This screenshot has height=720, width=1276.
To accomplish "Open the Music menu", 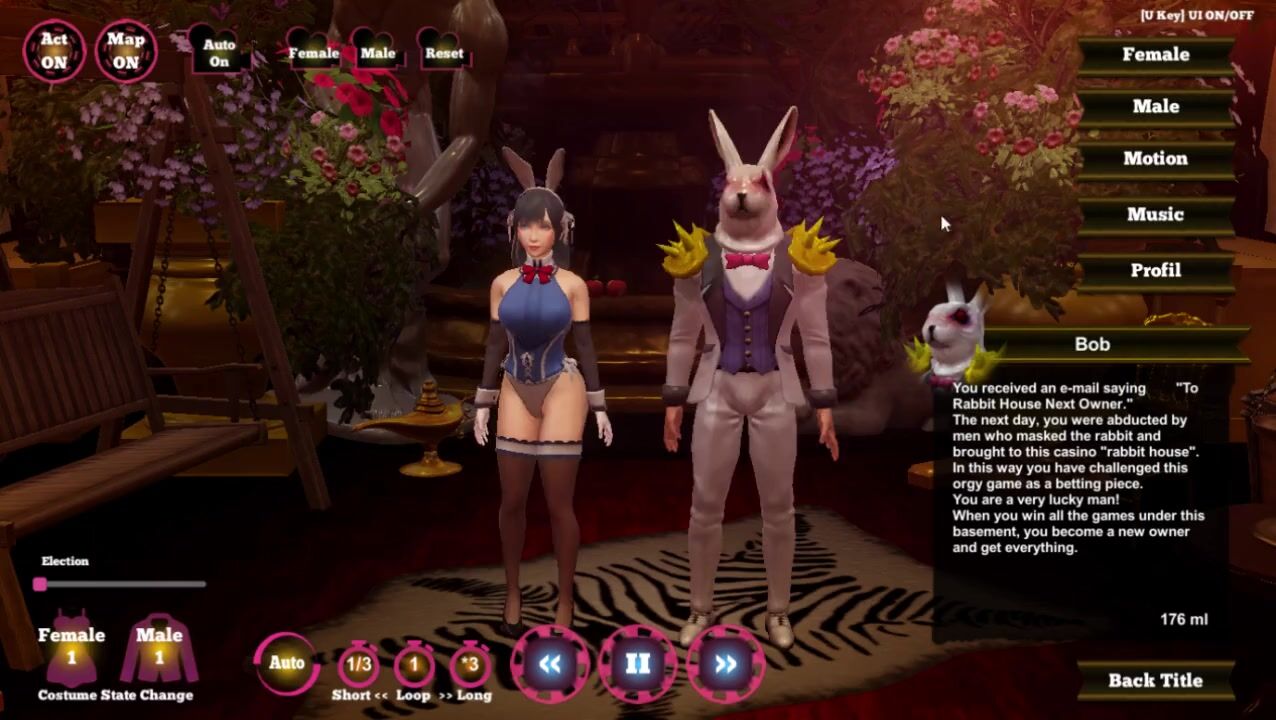I will click(1155, 215).
